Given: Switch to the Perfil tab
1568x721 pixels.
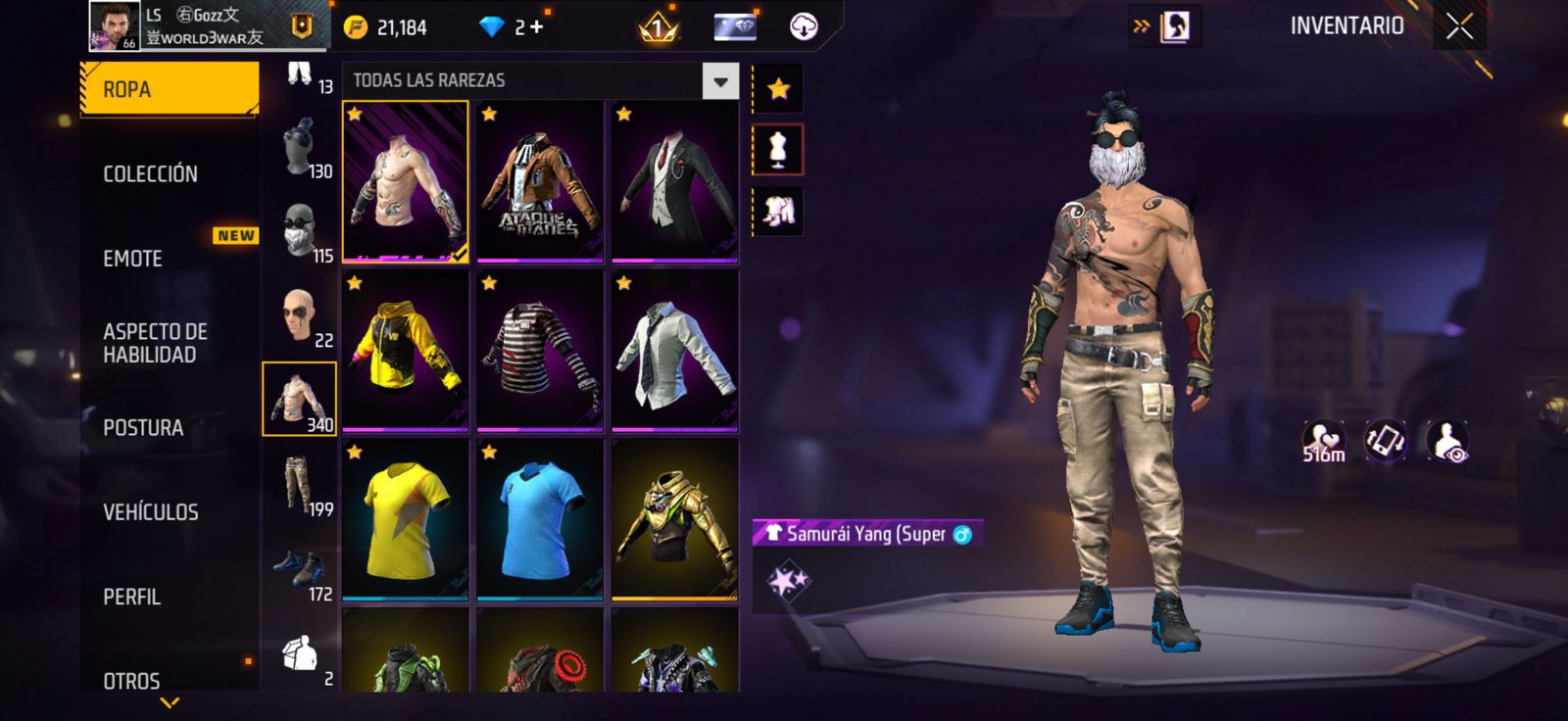Looking at the screenshot, I should (x=131, y=597).
